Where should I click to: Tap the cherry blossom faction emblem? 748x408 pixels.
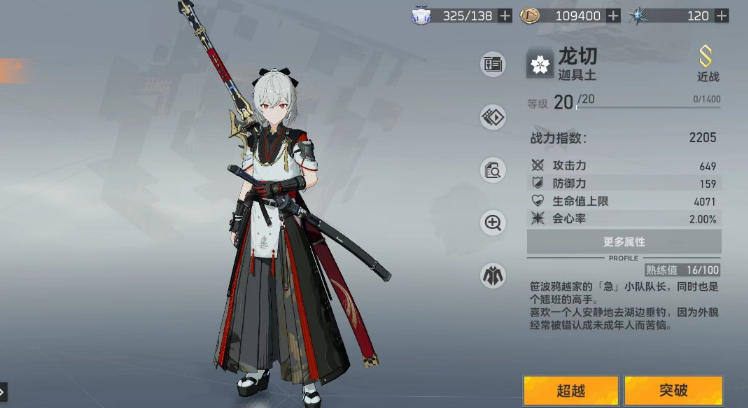tap(540, 65)
